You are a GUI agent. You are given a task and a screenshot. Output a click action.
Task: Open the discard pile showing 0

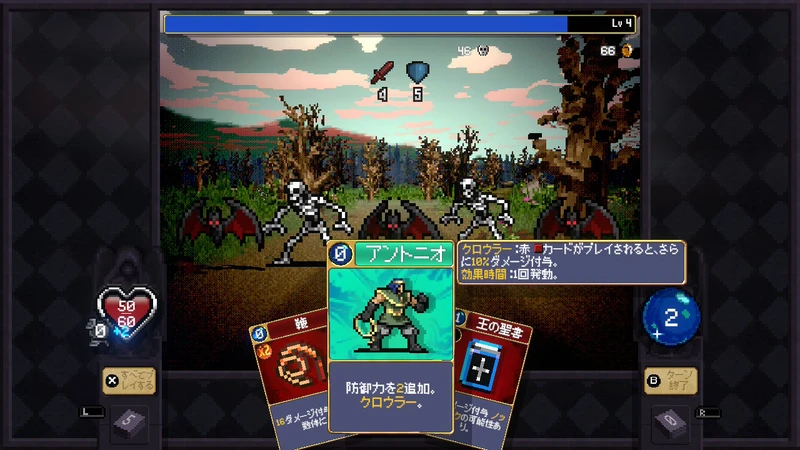point(668,424)
